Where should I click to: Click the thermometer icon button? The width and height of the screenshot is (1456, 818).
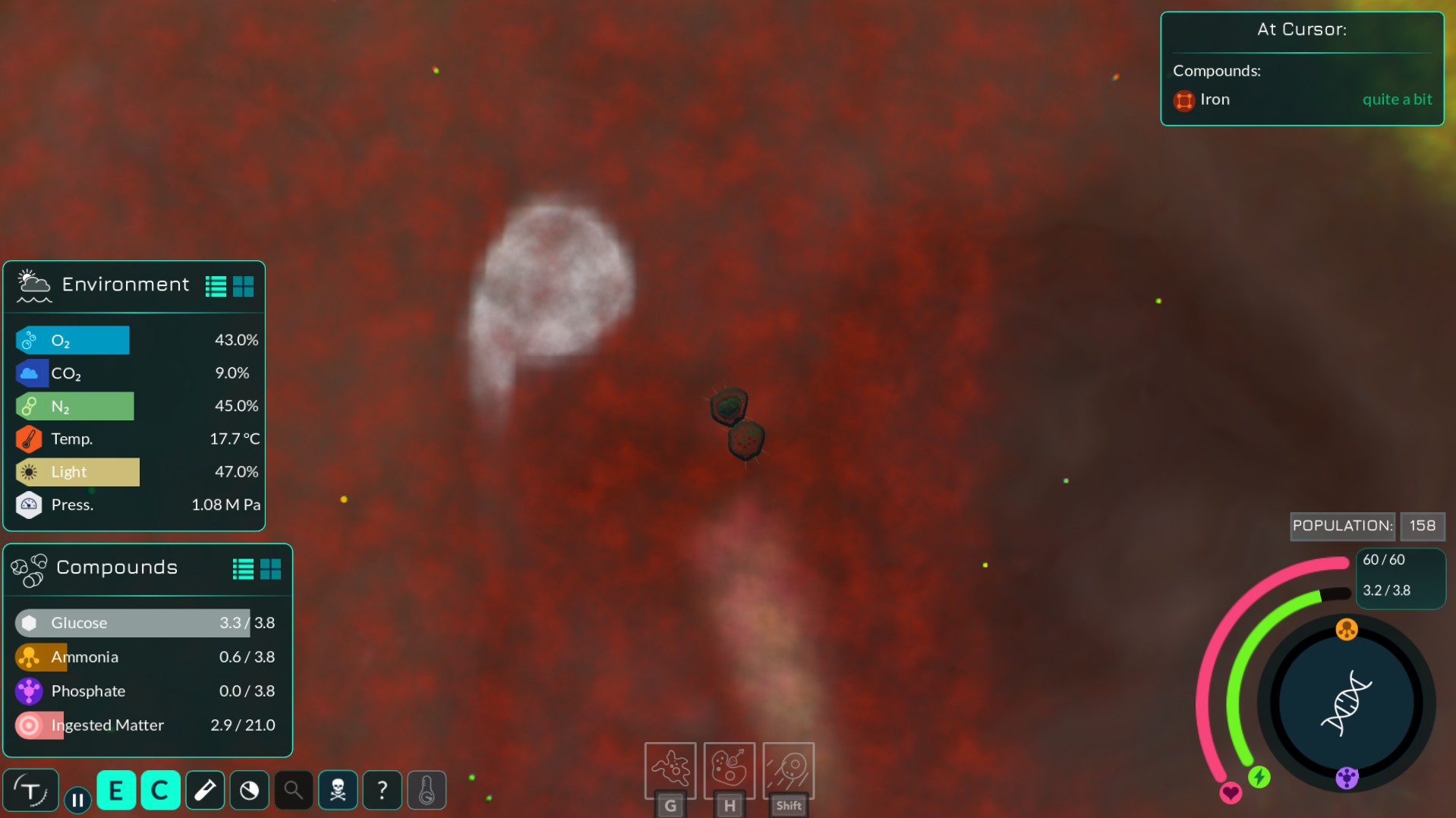[x=427, y=791]
